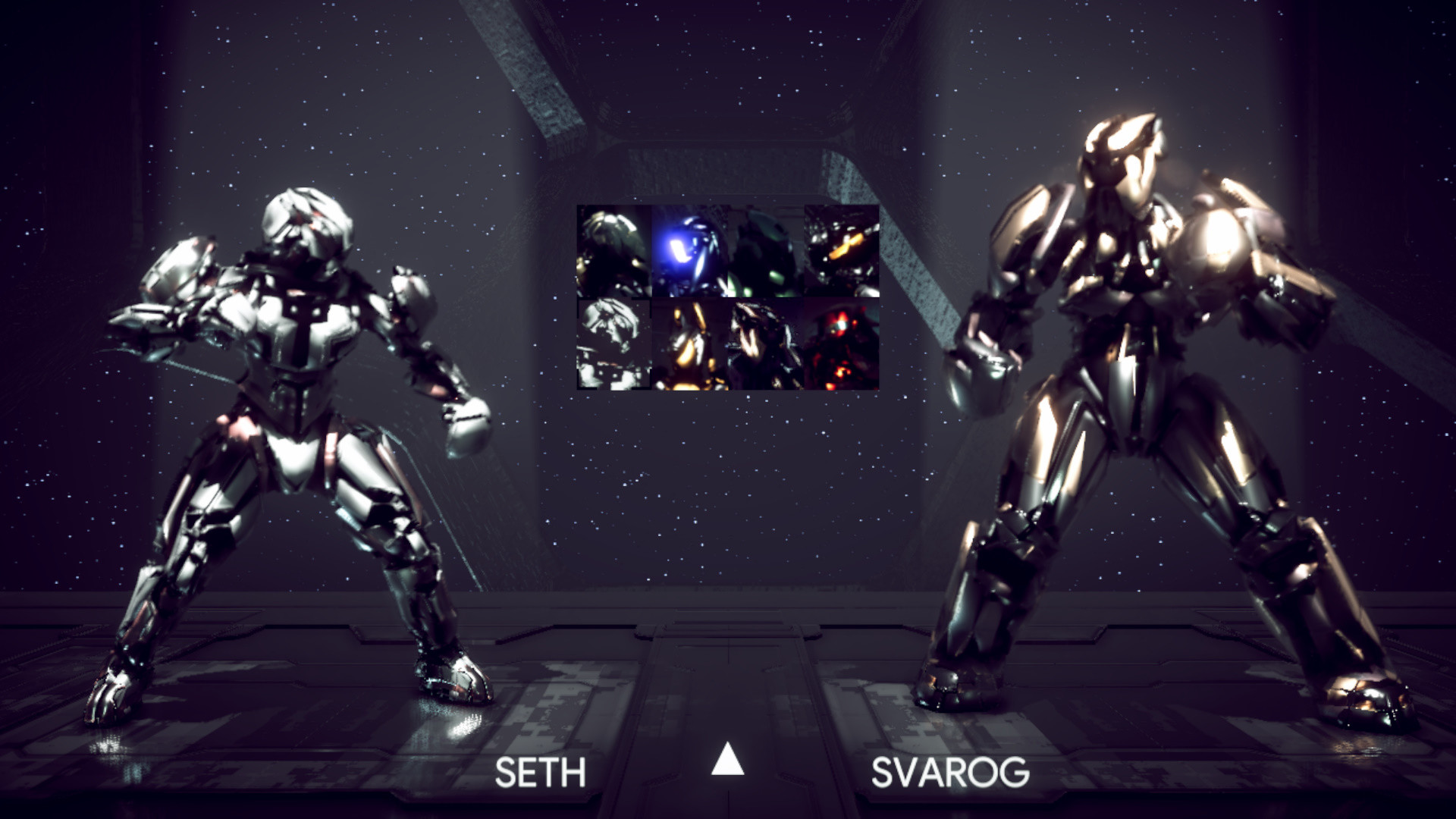Select the blue glowing character portrait
This screenshot has width=1456, height=819.
coord(689,250)
